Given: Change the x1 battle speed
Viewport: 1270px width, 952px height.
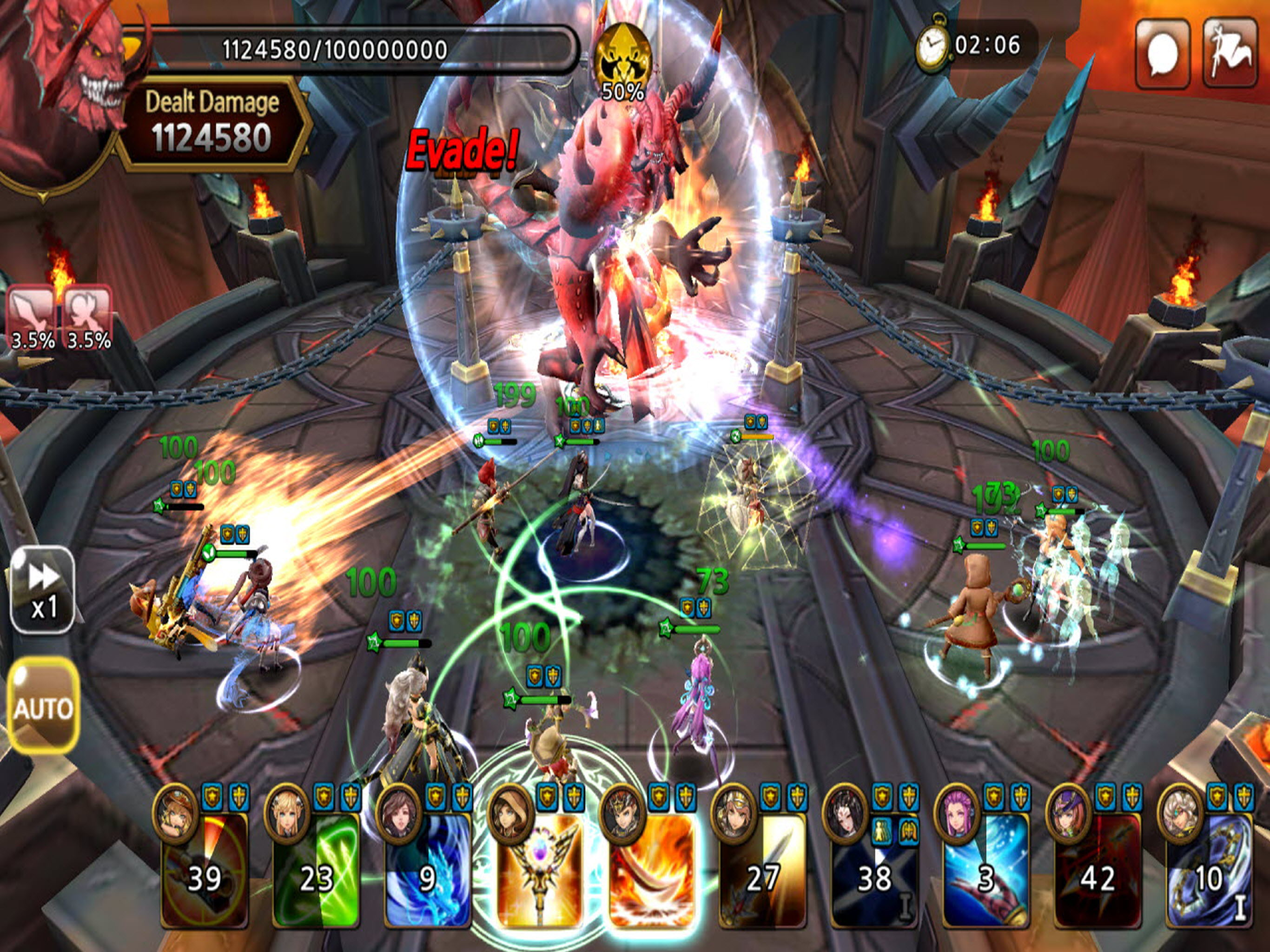Looking at the screenshot, I should [x=42, y=590].
